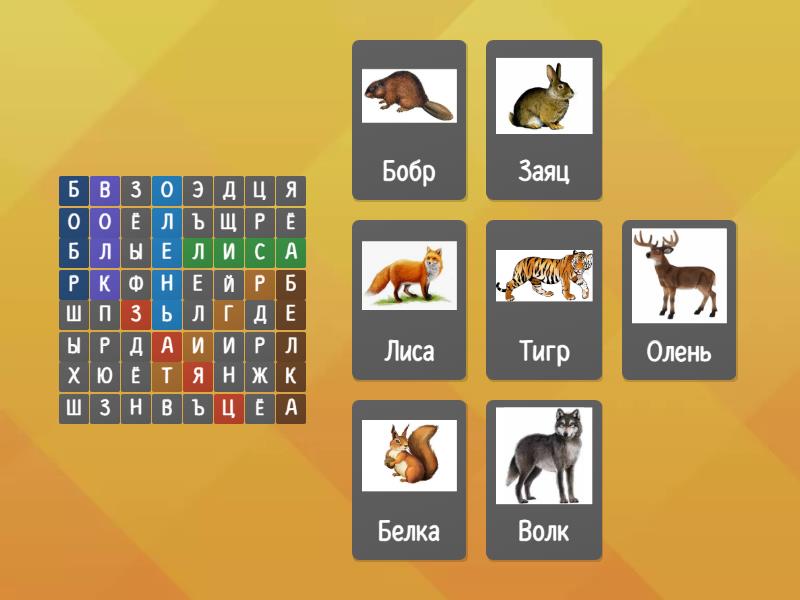The image size is (800, 600).
Task: Pick the Тигр tiger card
Action: click(544, 300)
